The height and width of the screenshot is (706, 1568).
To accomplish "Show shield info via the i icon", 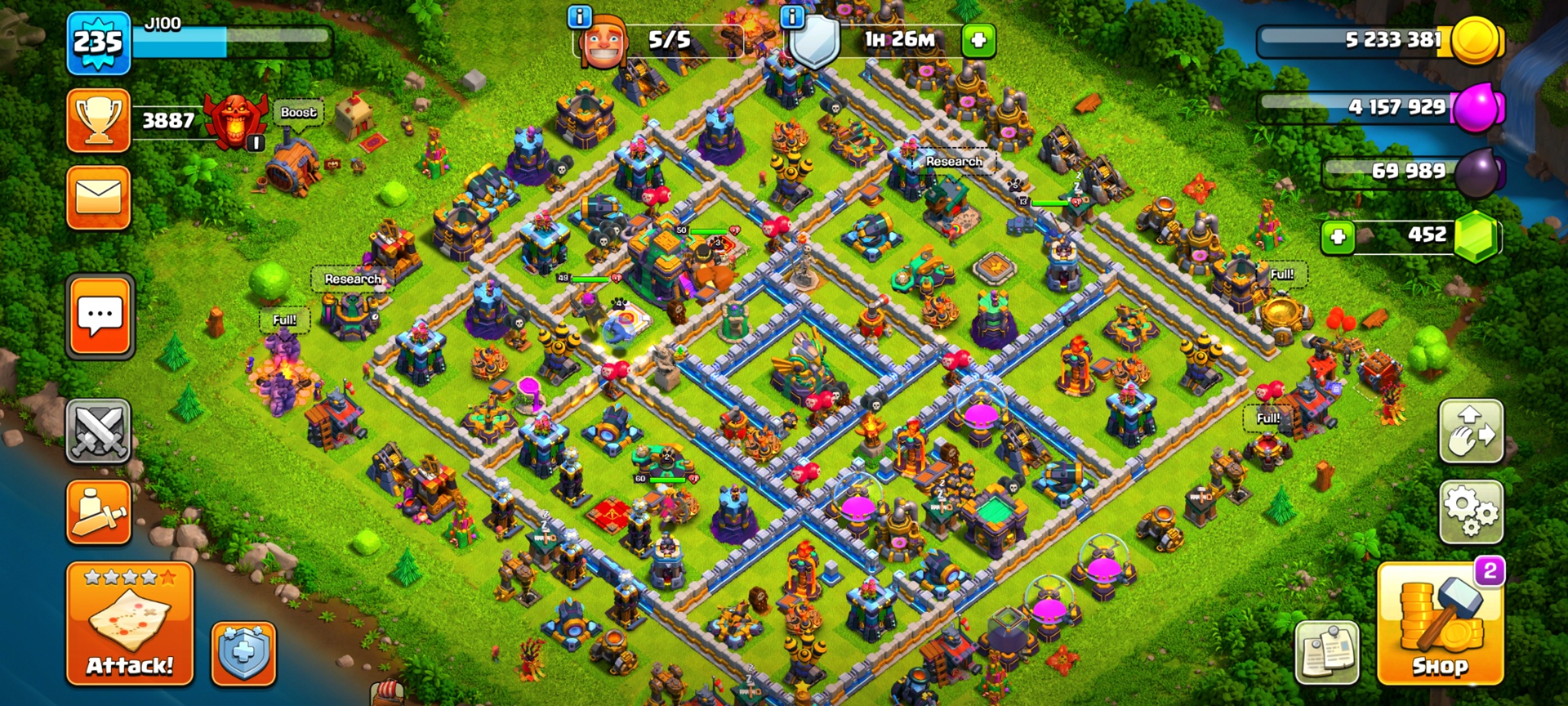I will [x=792, y=16].
